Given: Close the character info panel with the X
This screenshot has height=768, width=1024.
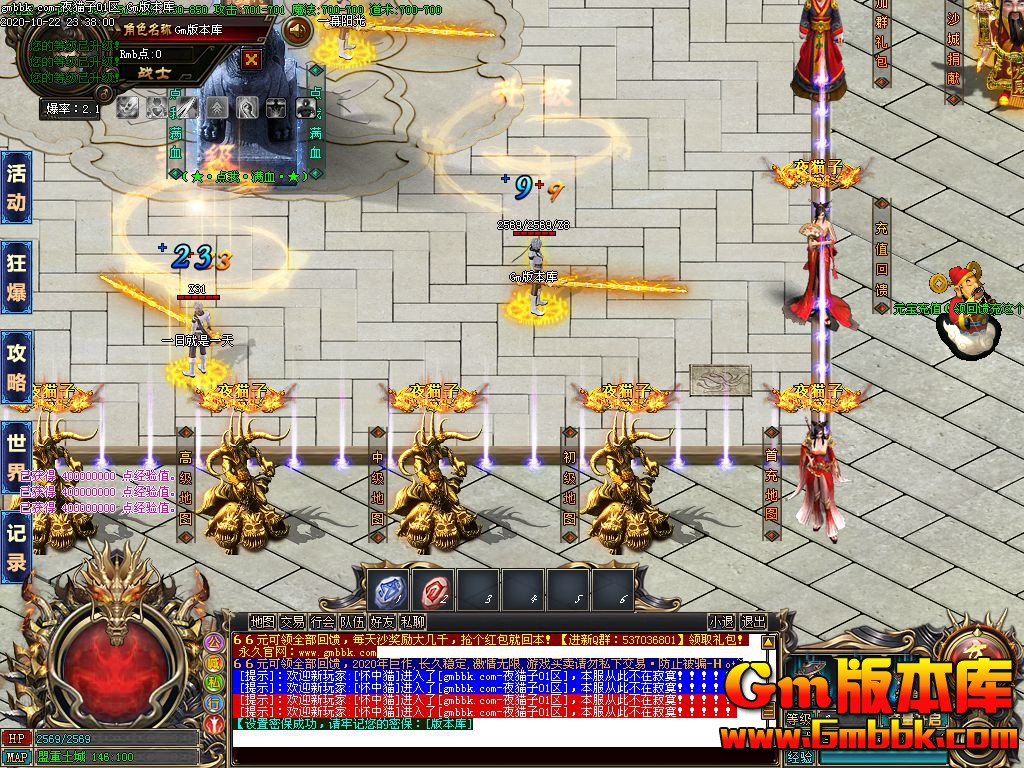Looking at the screenshot, I should click(252, 59).
